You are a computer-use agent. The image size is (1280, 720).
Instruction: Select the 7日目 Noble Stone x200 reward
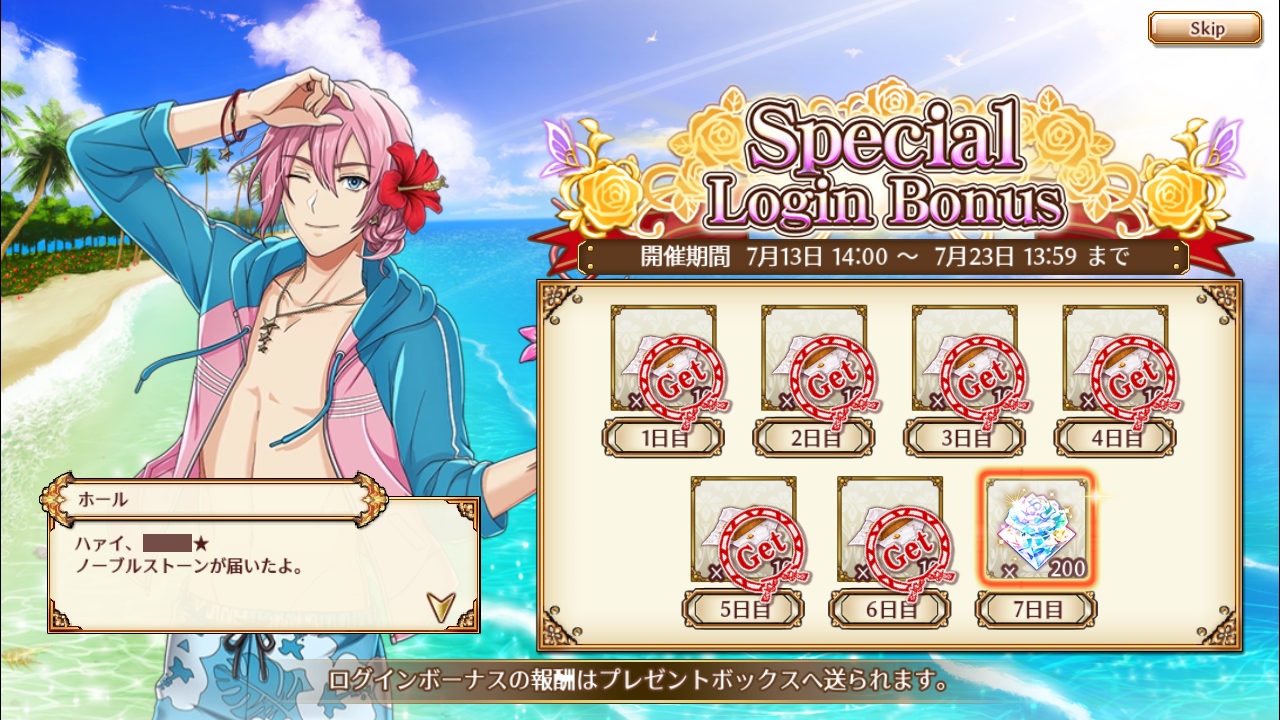[x=1036, y=531]
